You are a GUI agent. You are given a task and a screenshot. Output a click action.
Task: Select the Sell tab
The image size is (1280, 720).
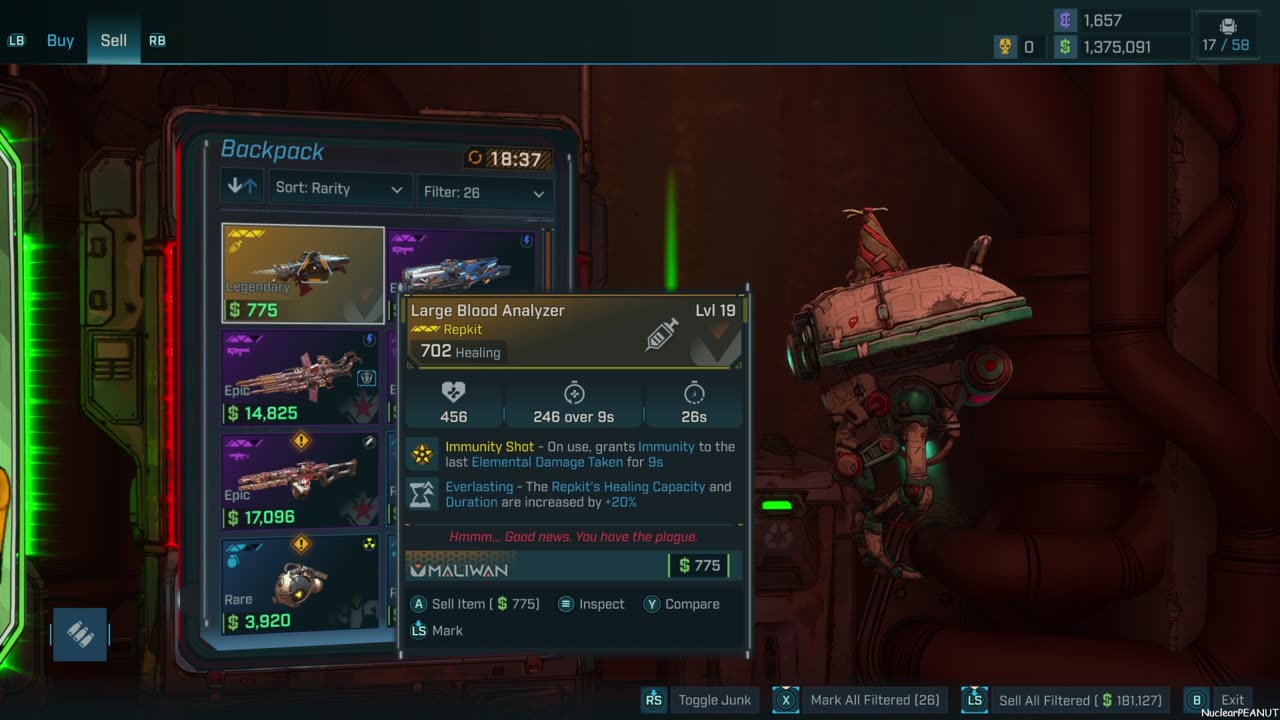pyautogui.click(x=113, y=41)
